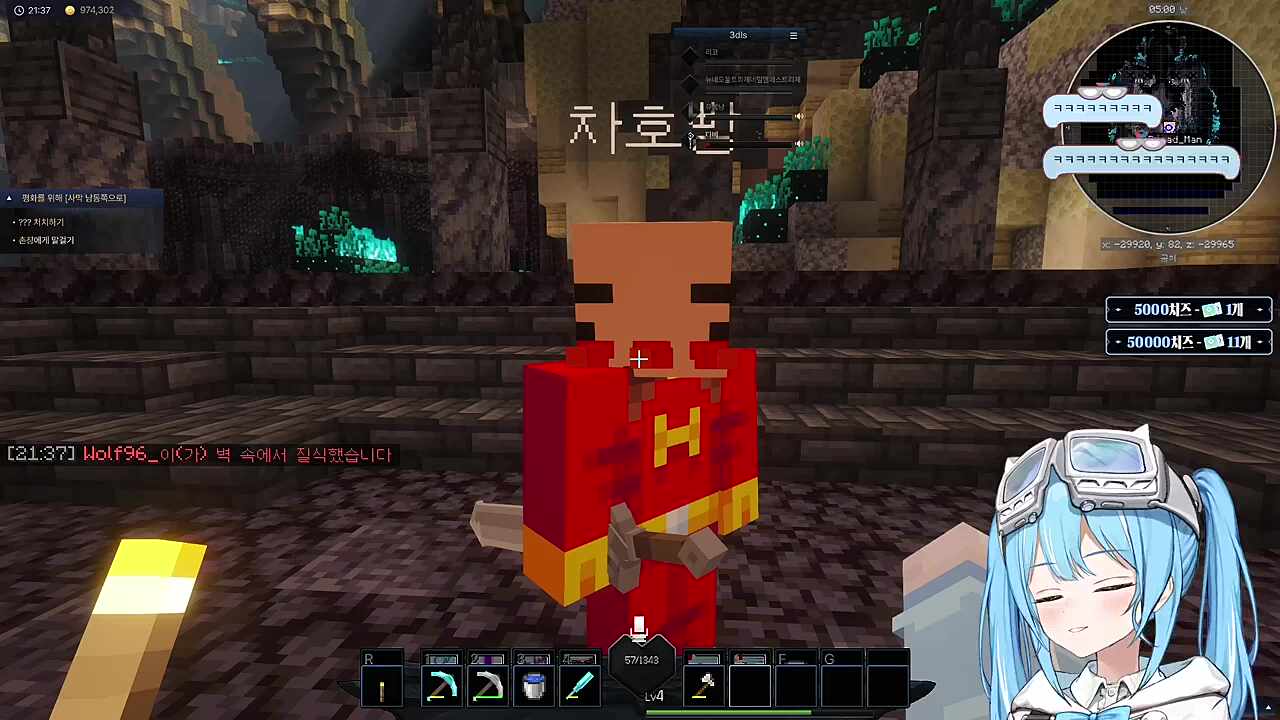Viewport: 1280px width, 720px height.
Task: Click the coin balance icon at top left
Action: point(69,10)
